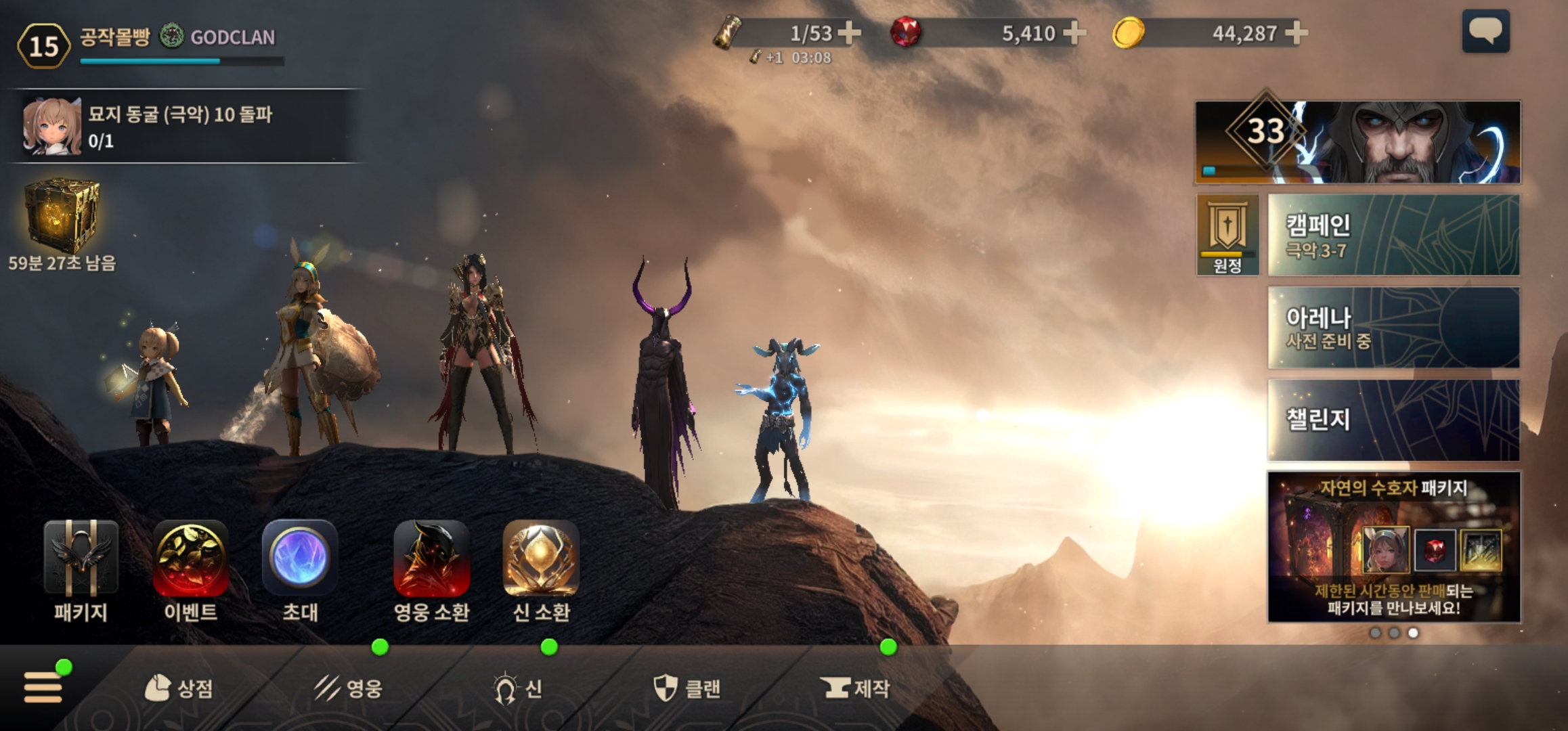Claim the golden timed chest
Image resolution: width=1568 pixels, height=731 pixels.
(x=62, y=217)
